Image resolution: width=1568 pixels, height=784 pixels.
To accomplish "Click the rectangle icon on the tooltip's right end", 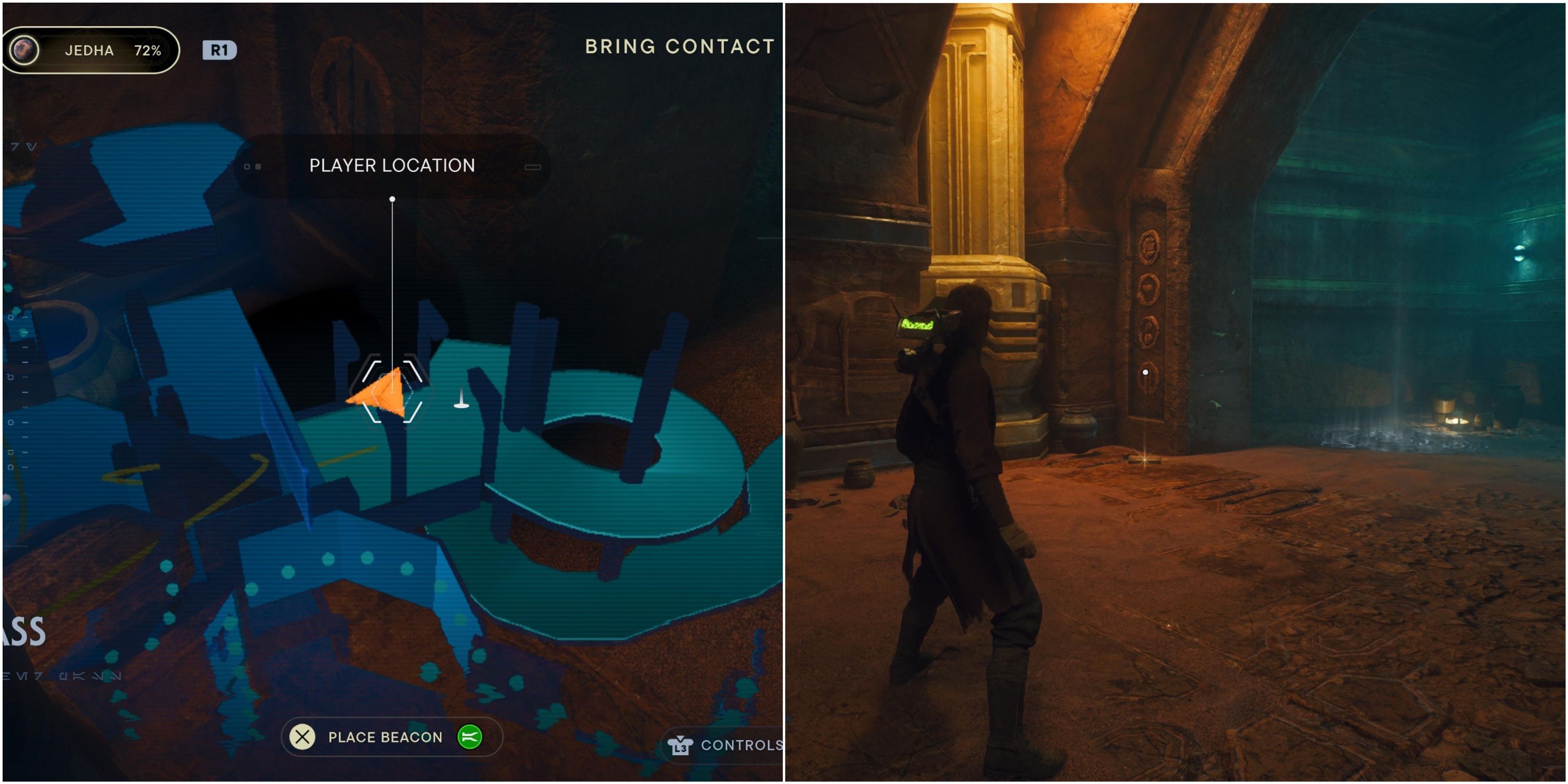I will 533,166.
